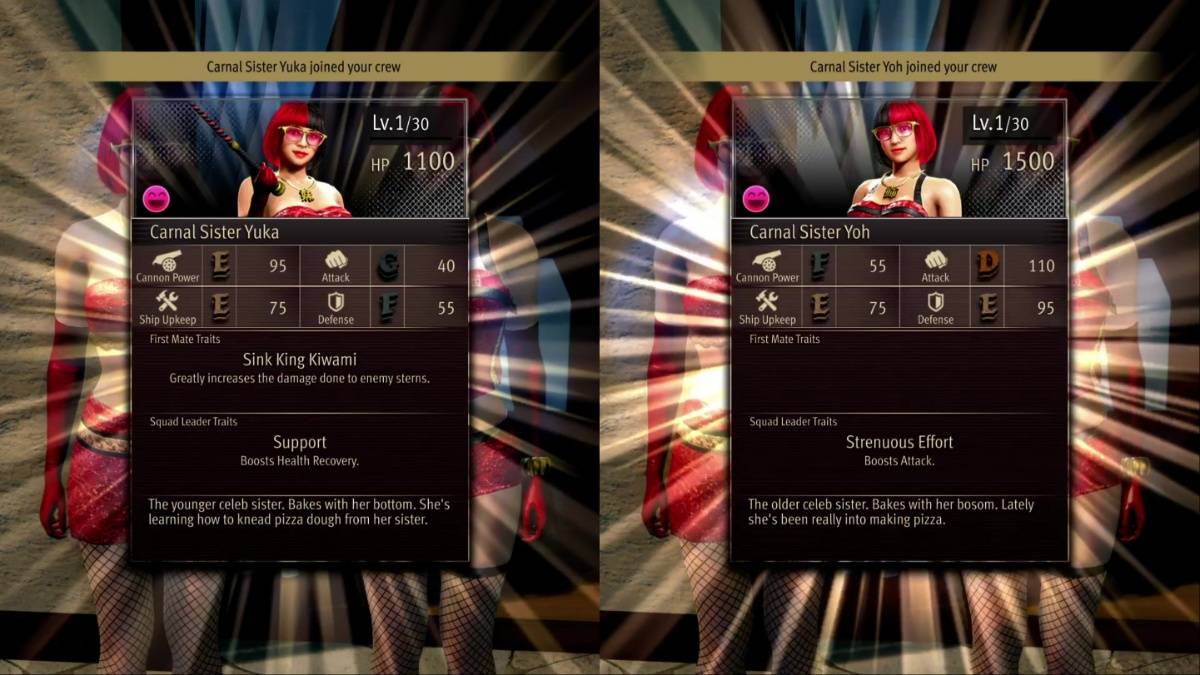The image size is (1200, 675).
Task: Select Carnal Sister Yuka's portrait
Action: (x=298, y=162)
